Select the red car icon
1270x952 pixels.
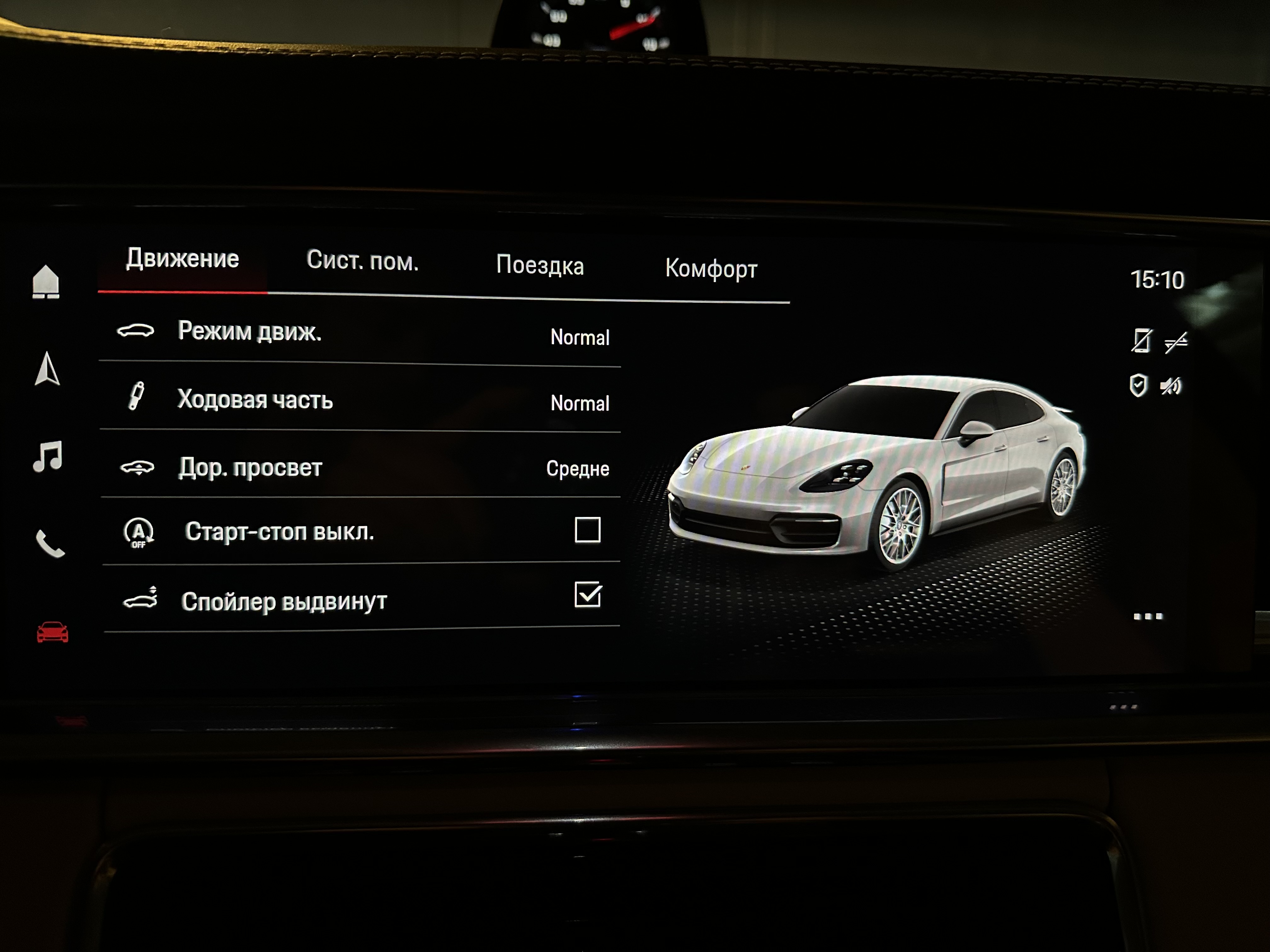point(52,632)
